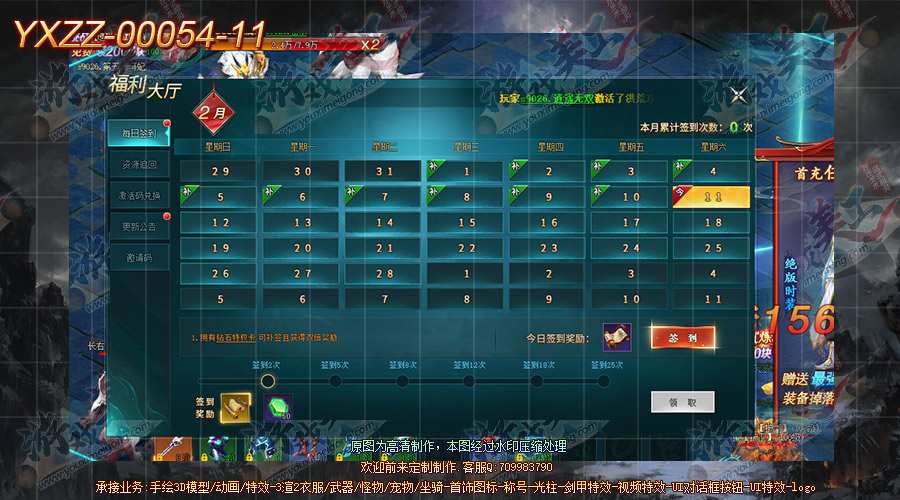Image resolution: width=900 pixels, height=500 pixels.
Task: Open the 邀请码 invitation code tab
Action: [138, 258]
